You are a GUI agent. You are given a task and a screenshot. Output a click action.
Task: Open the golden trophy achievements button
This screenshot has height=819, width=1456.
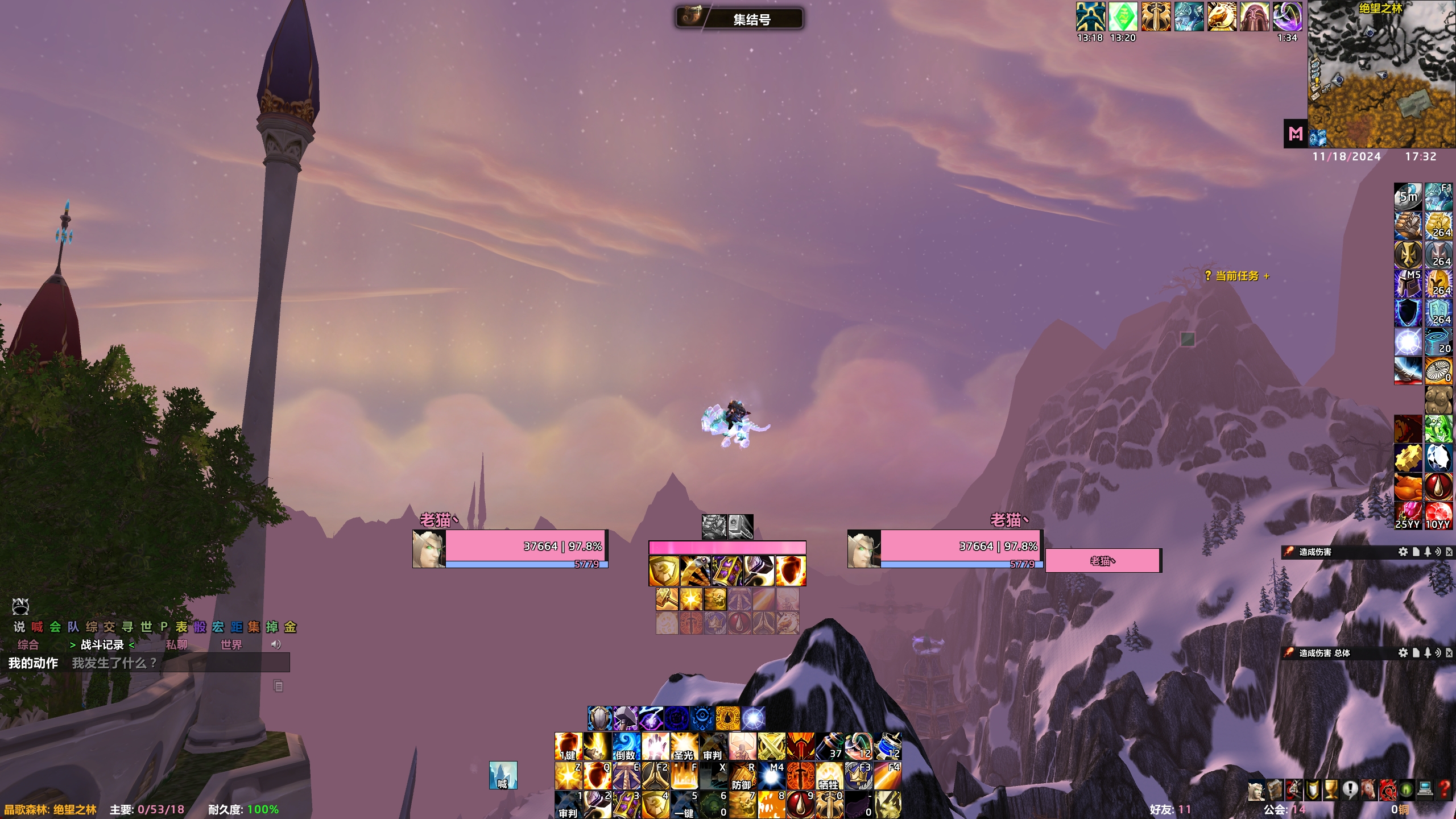1331,790
